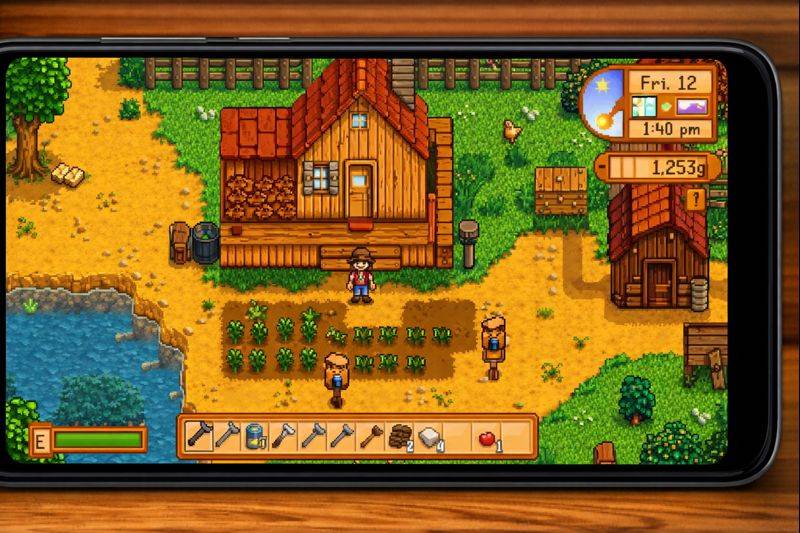Choose the wood stack hotbar slot
800x533 pixels.
pos(400,436)
